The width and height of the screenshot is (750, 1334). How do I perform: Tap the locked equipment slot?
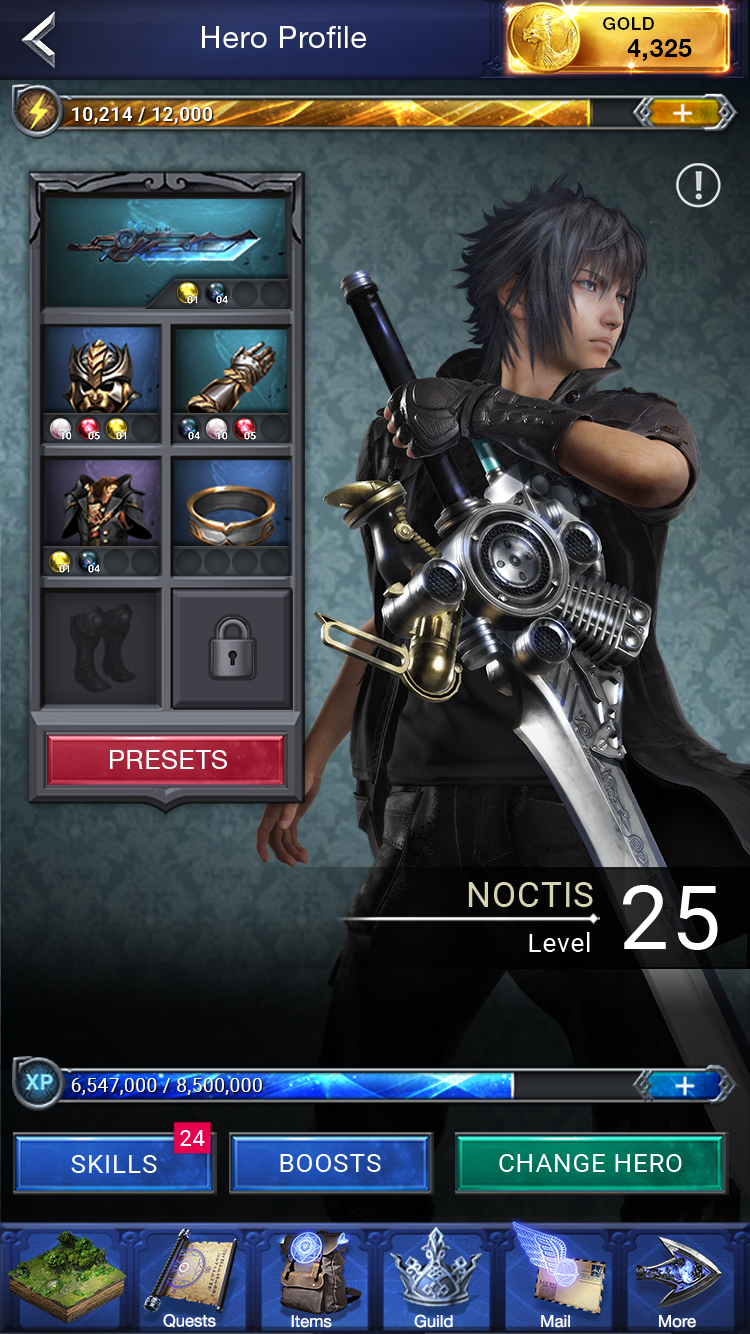click(x=231, y=647)
